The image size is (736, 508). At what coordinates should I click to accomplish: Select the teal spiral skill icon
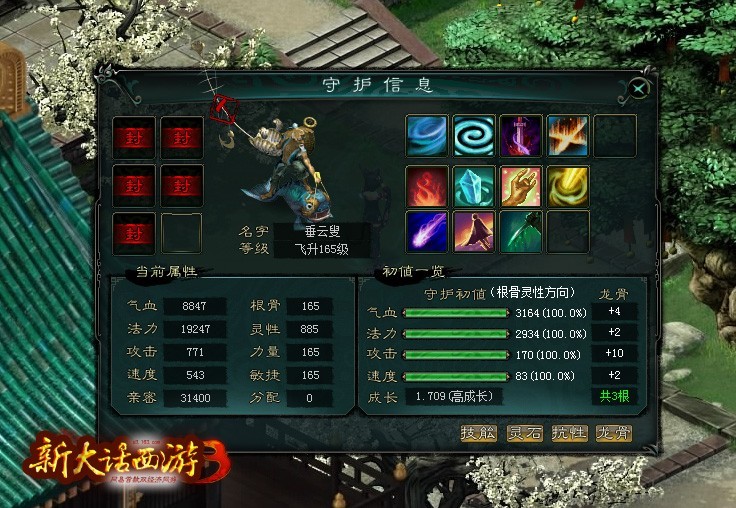pyautogui.click(x=473, y=136)
